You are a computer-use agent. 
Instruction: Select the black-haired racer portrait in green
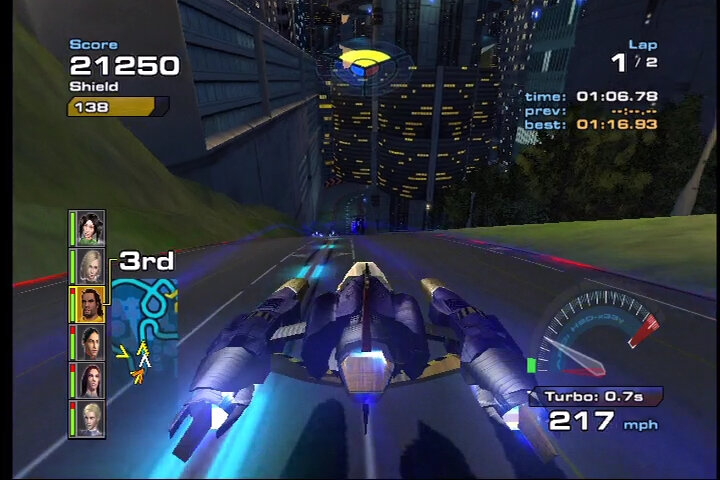point(90,228)
